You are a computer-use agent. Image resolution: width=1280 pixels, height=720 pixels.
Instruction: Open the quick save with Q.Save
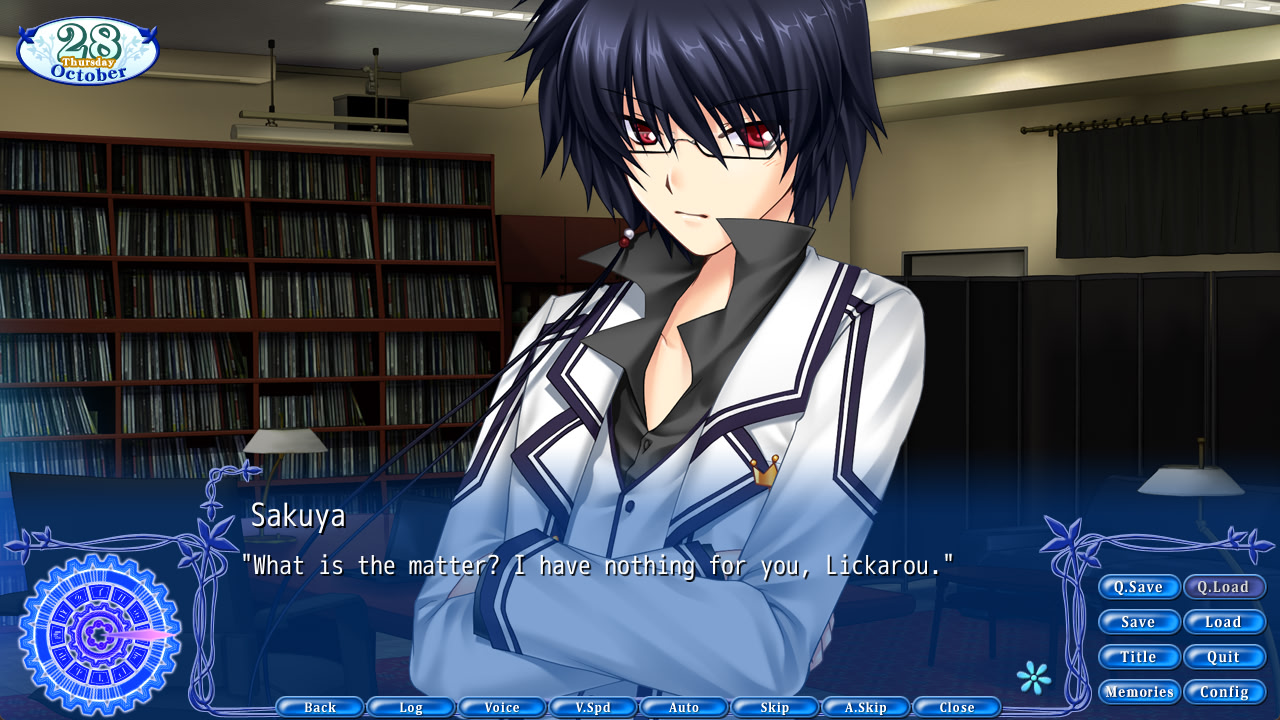pos(1139,587)
